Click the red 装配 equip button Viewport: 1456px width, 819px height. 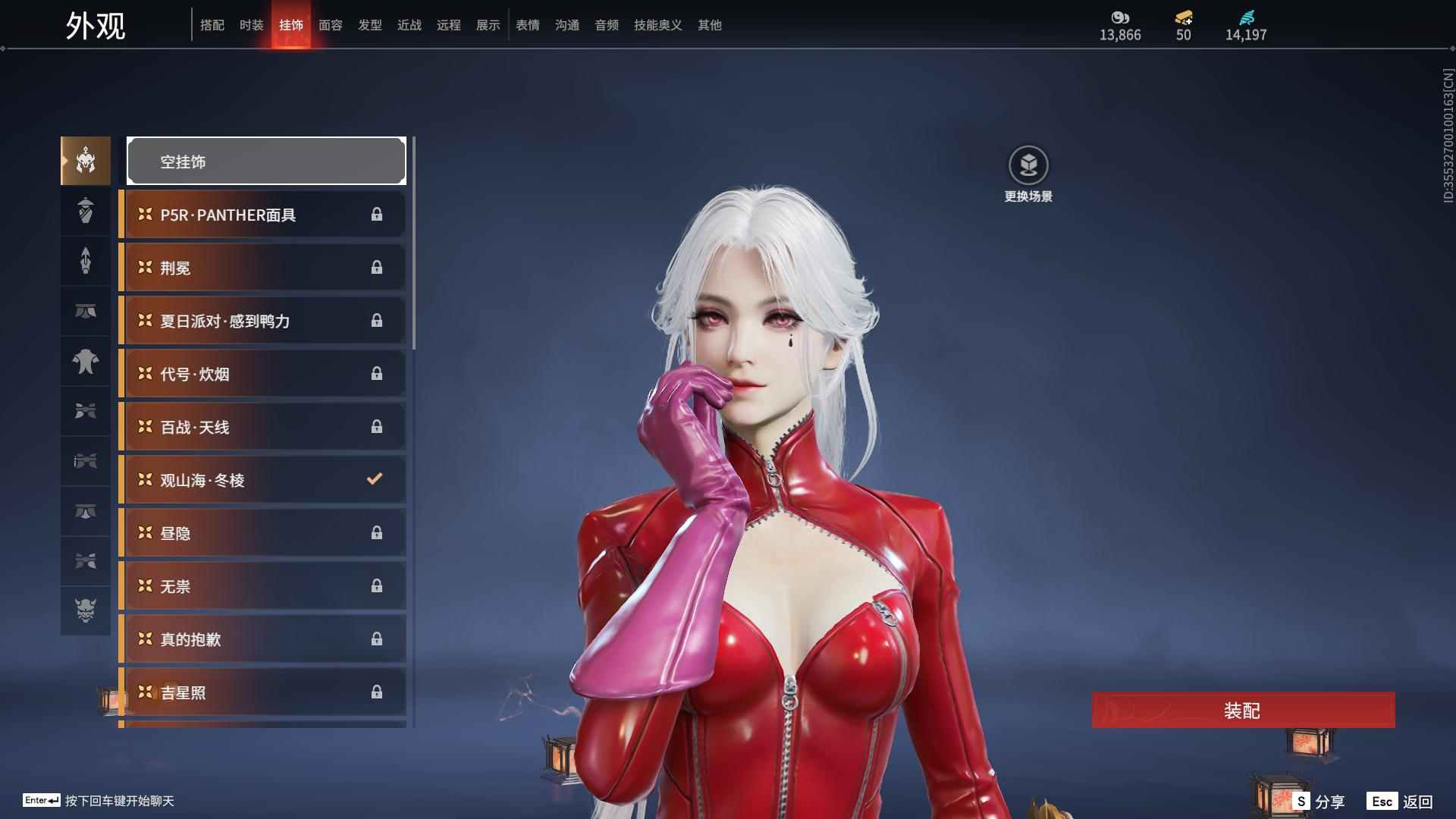pyautogui.click(x=1243, y=710)
